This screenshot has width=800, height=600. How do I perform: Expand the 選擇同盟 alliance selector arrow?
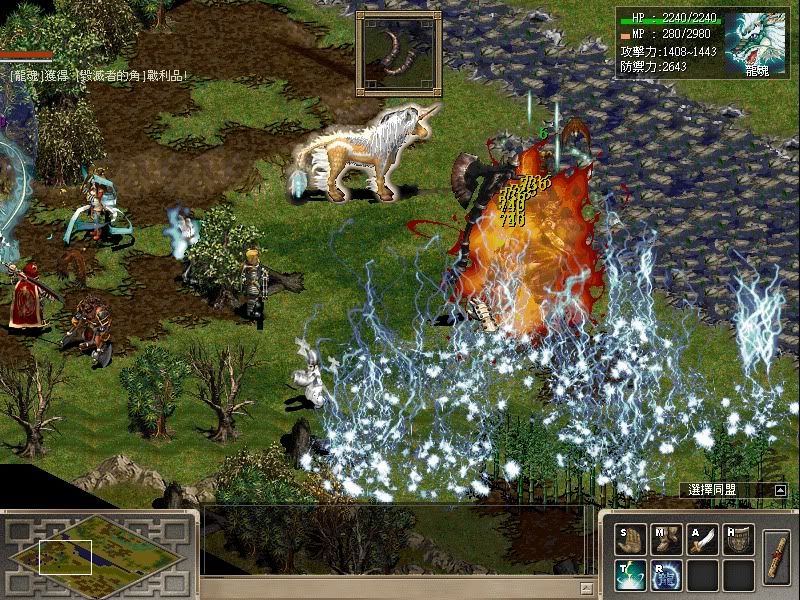point(779,491)
